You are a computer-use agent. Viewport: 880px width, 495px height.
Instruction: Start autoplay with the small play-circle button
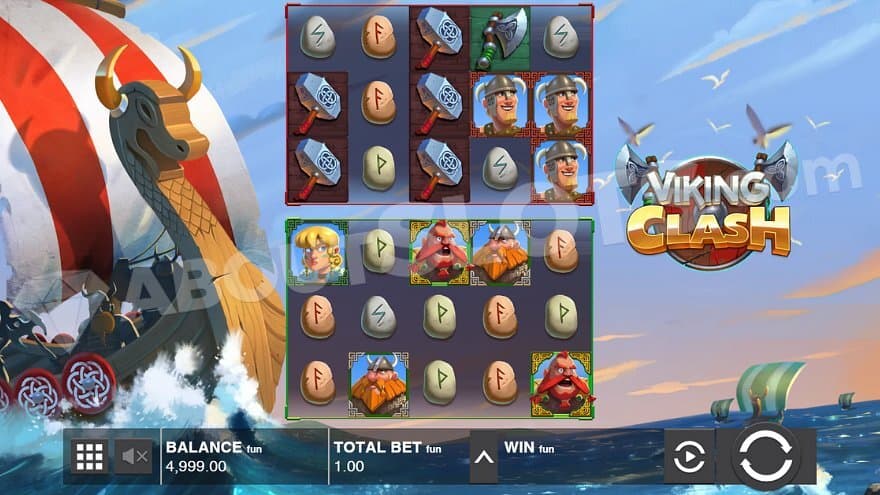coord(689,457)
